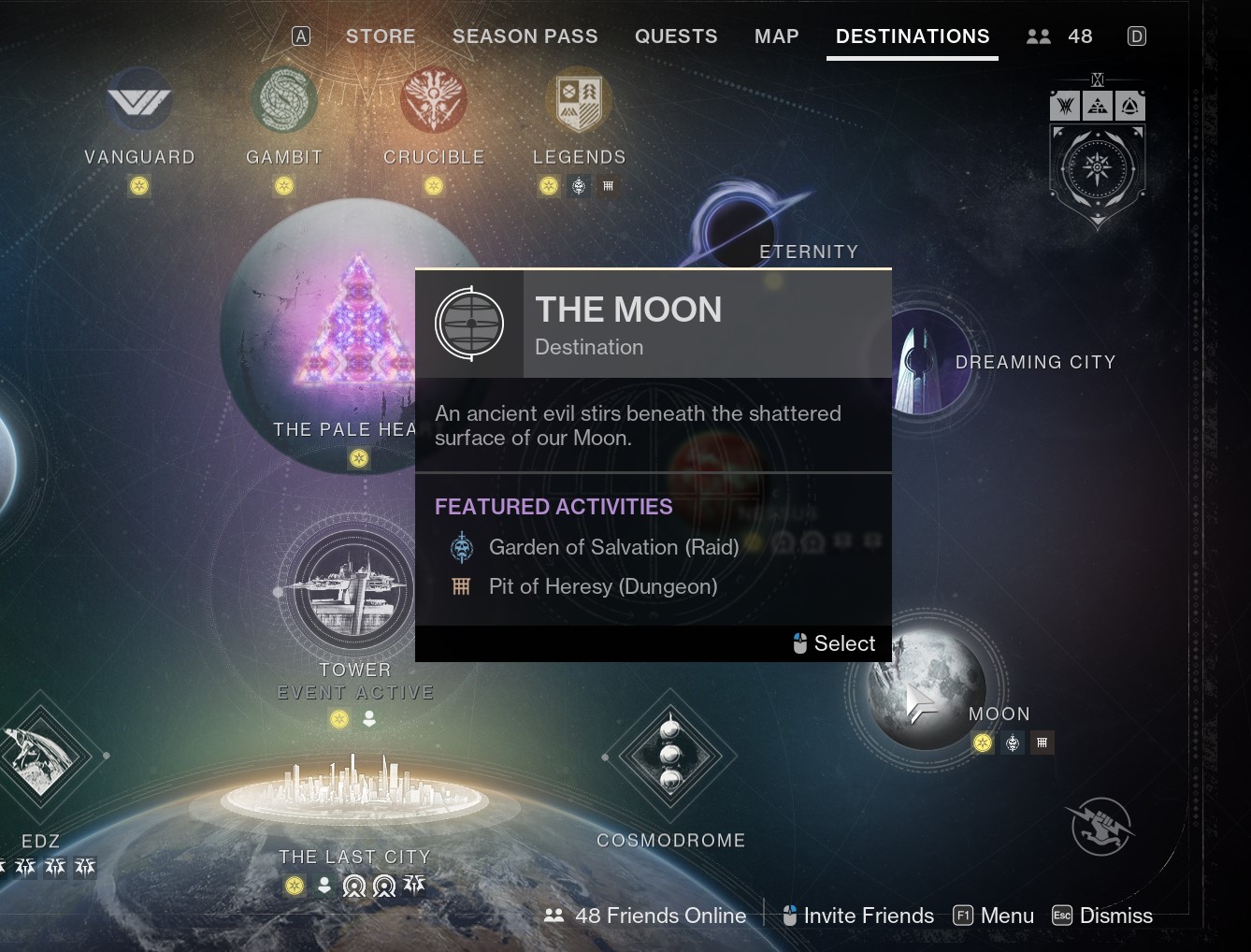The width and height of the screenshot is (1251, 952).
Task: Open the Vanguard playlist
Action: click(139, 101)
